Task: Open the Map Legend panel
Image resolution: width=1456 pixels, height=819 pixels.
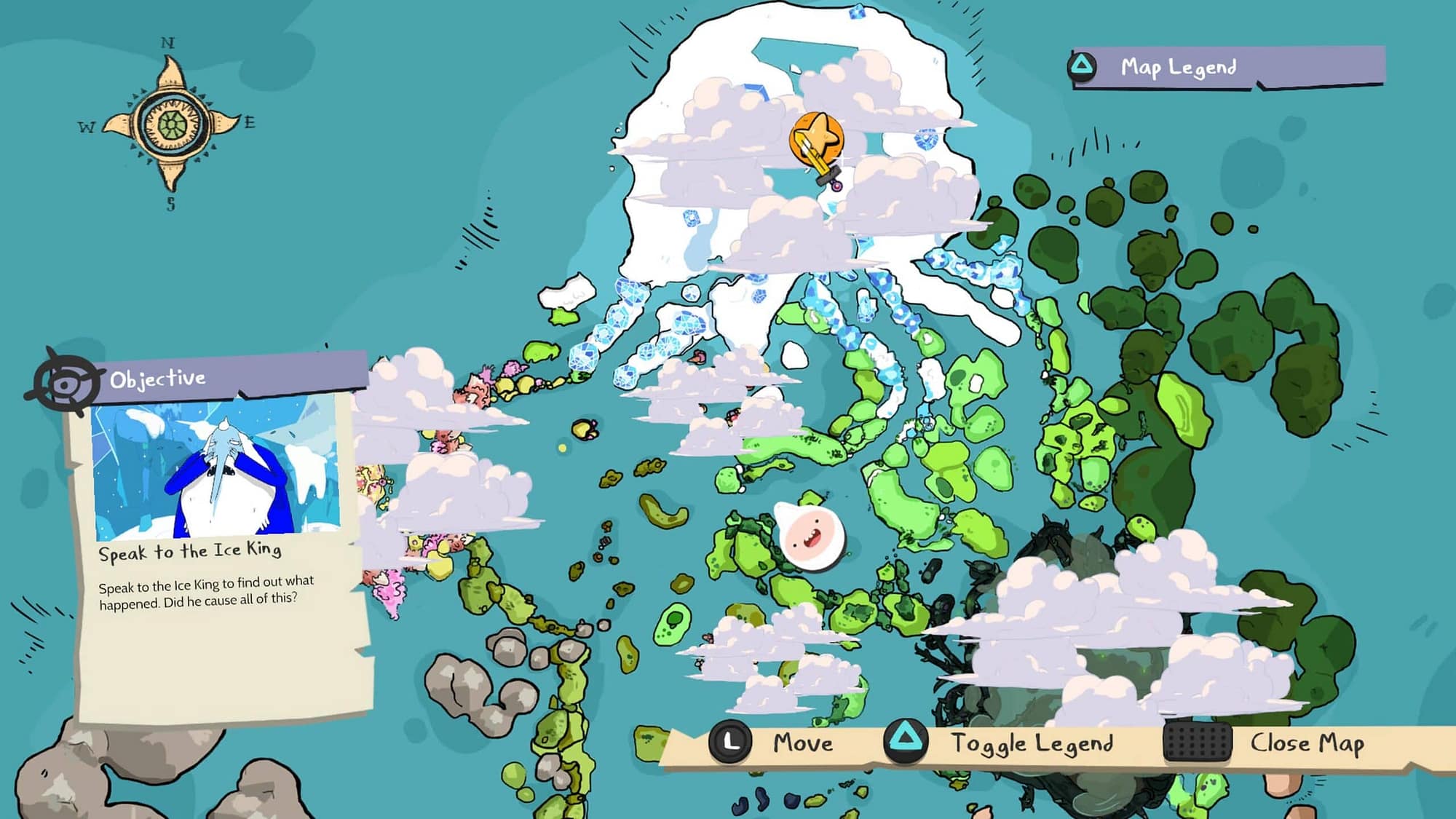Action: [1177, 68]
